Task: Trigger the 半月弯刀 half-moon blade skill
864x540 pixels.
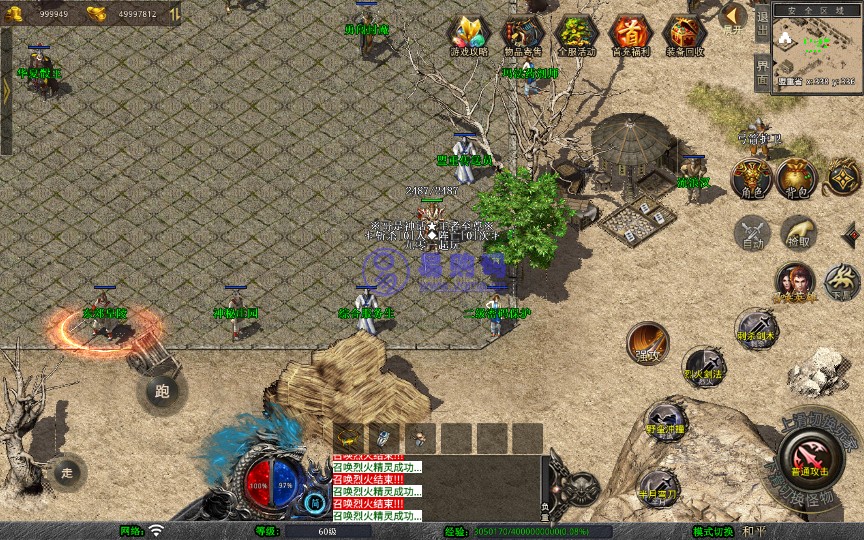Action: pyautogui.click(x=657, y=486)
